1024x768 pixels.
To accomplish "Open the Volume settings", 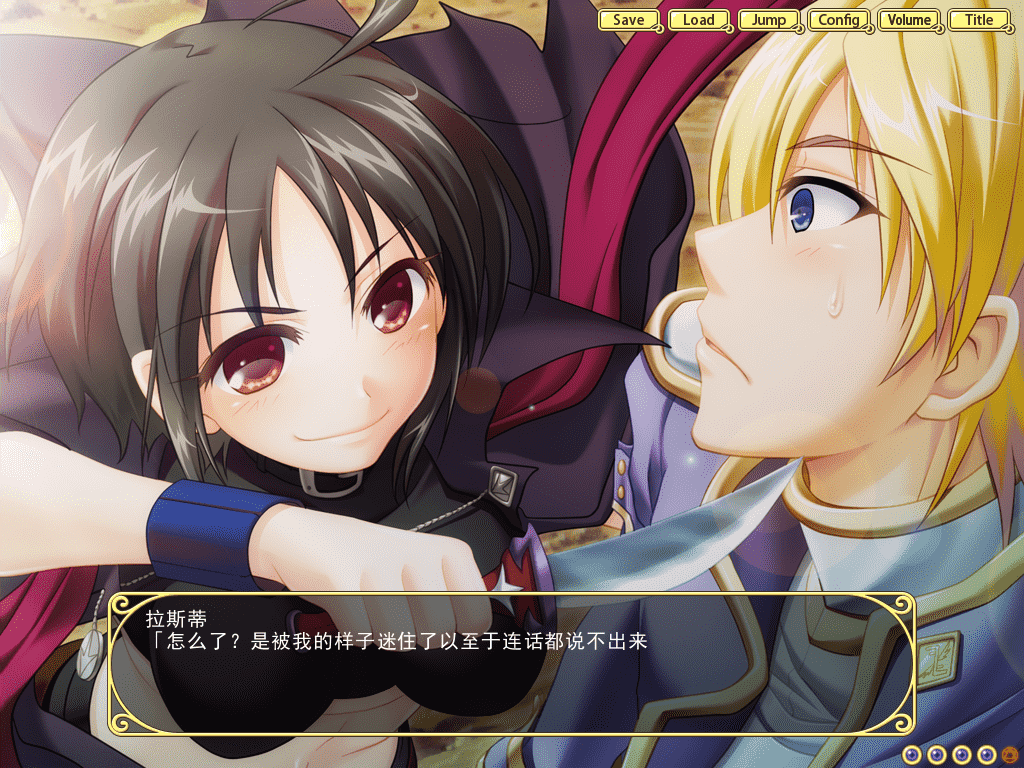I will point(909,20).
